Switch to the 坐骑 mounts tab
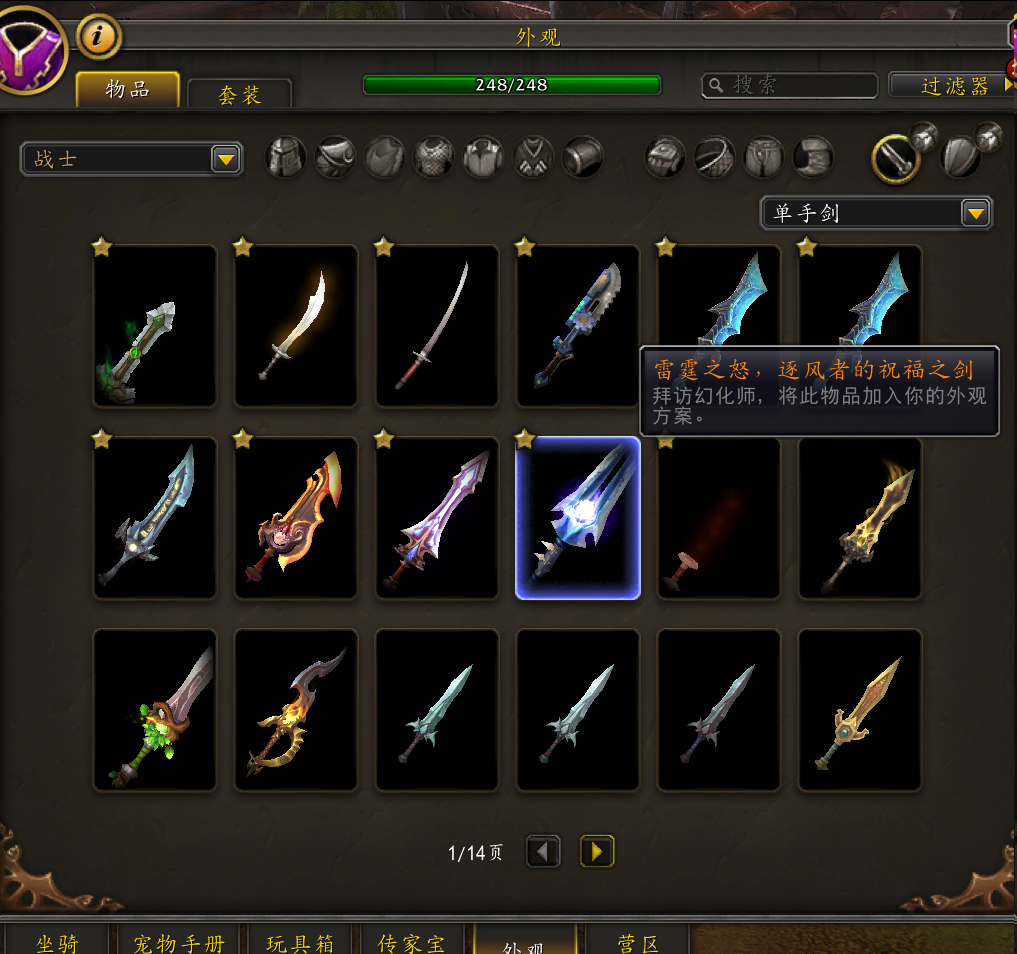 [57, 942]
